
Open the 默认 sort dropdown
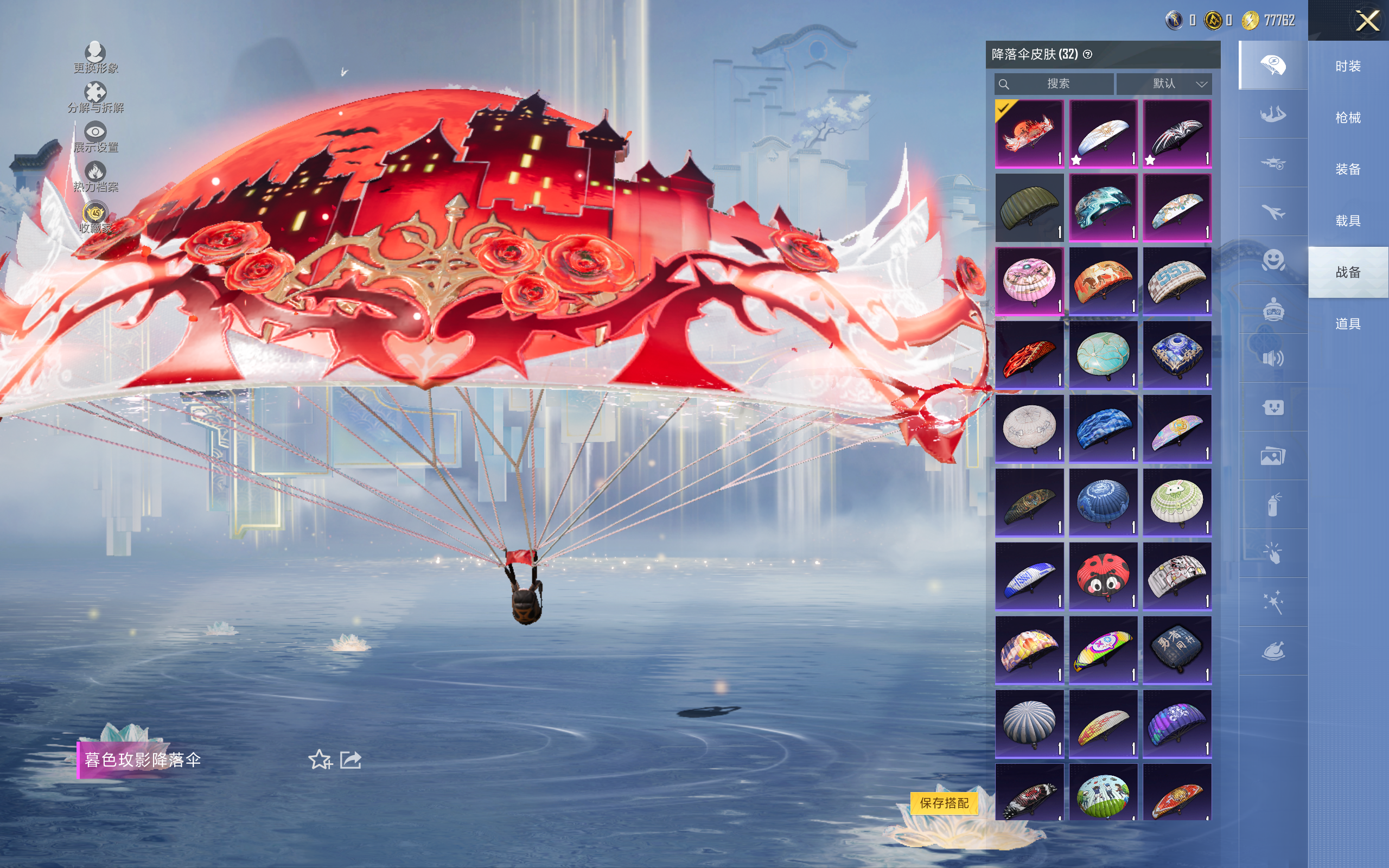(1163, 84)
